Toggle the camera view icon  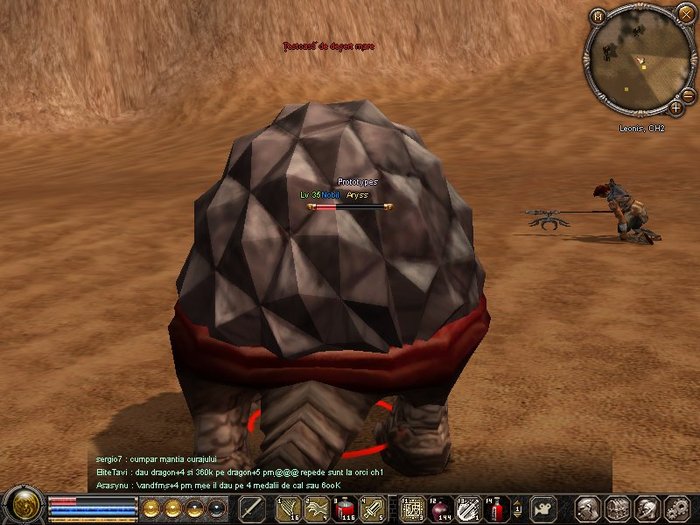pos(543,508)
